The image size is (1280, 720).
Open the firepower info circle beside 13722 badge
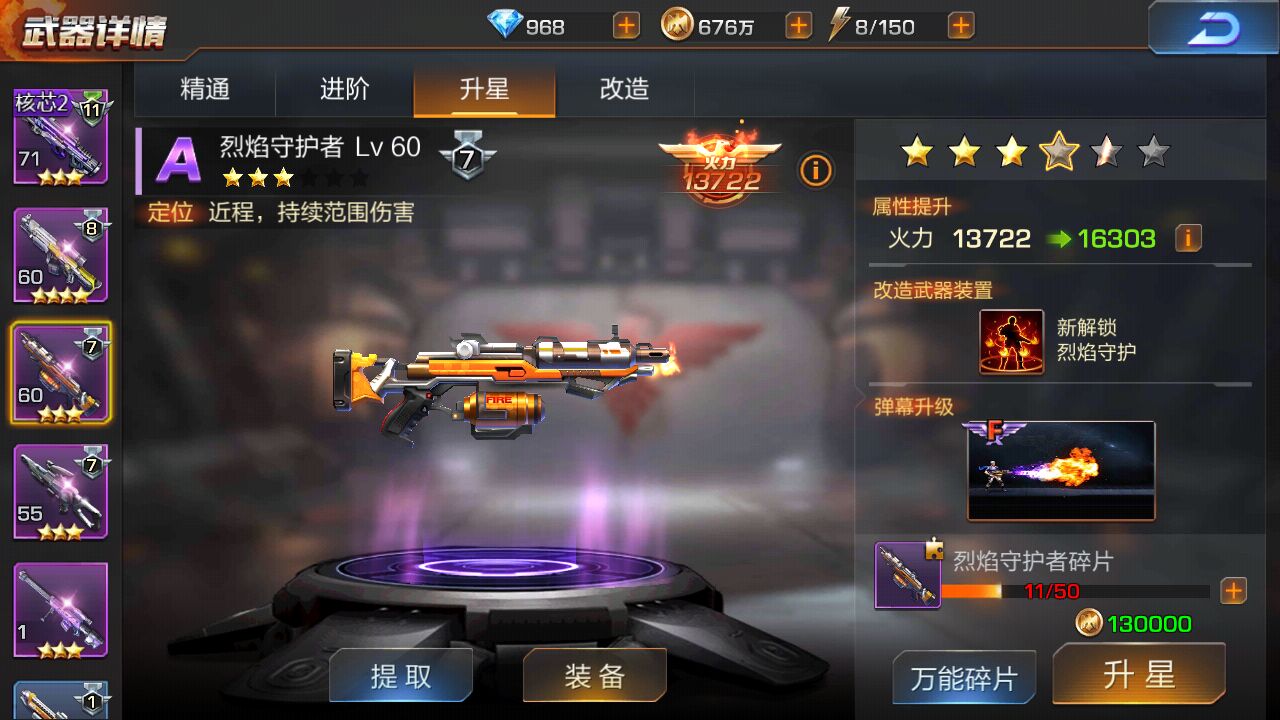click(816, 171)
